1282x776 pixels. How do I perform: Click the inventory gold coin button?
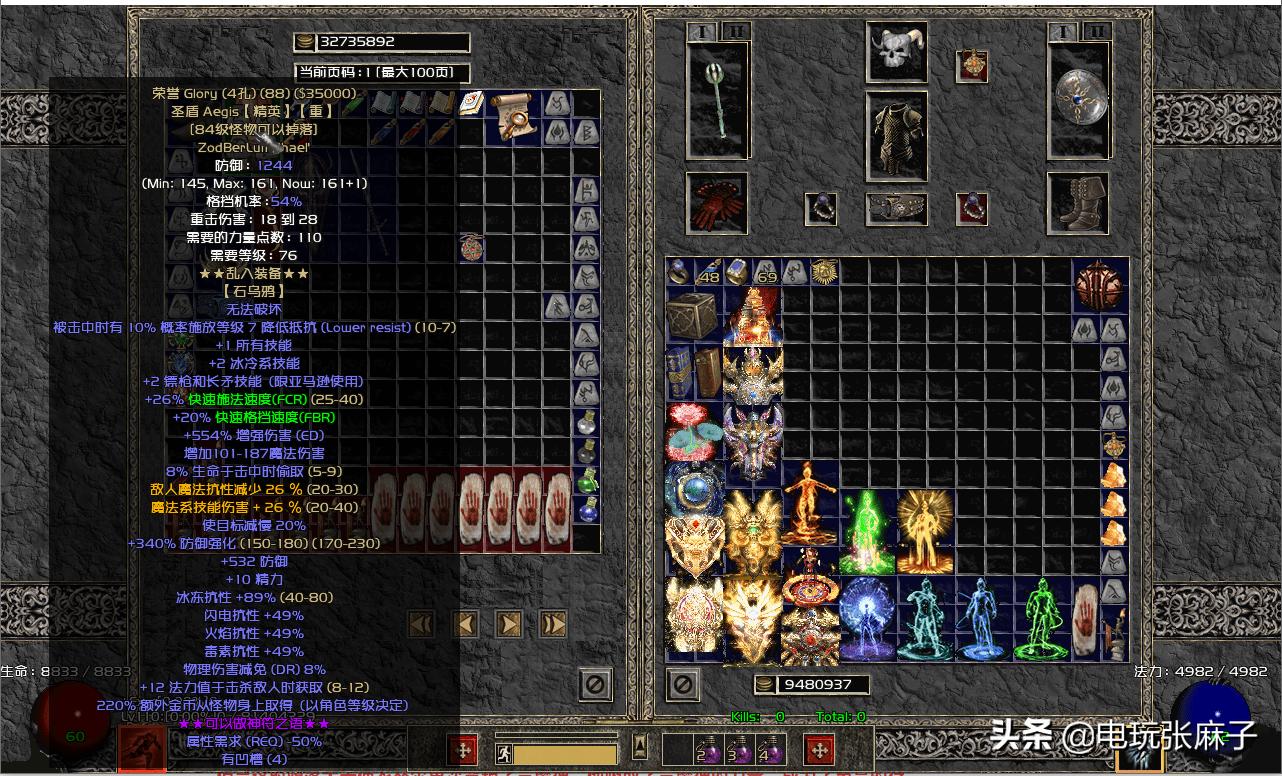tap(765, 685)
